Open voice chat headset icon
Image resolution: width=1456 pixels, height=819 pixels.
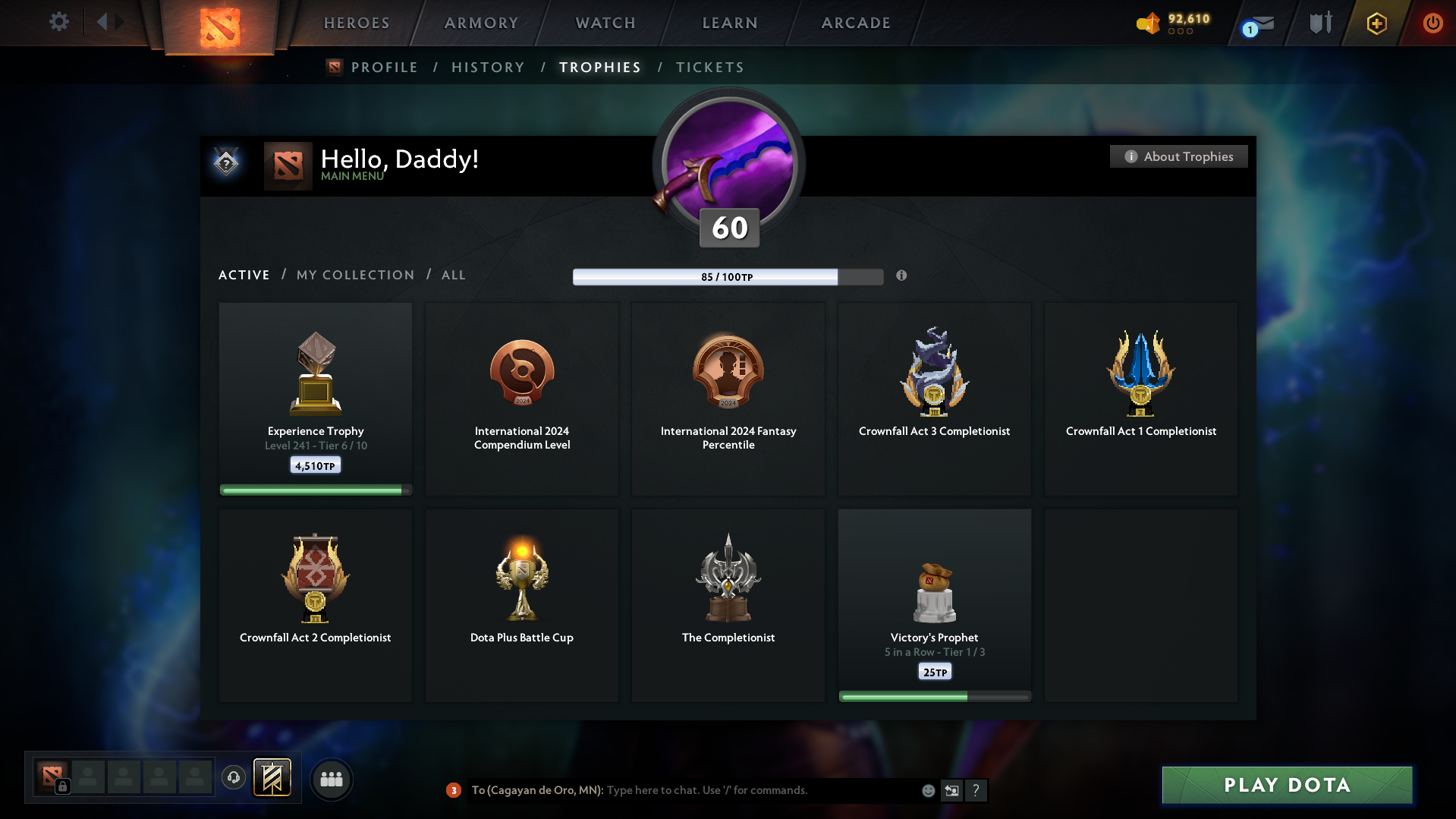click(234, 778)
